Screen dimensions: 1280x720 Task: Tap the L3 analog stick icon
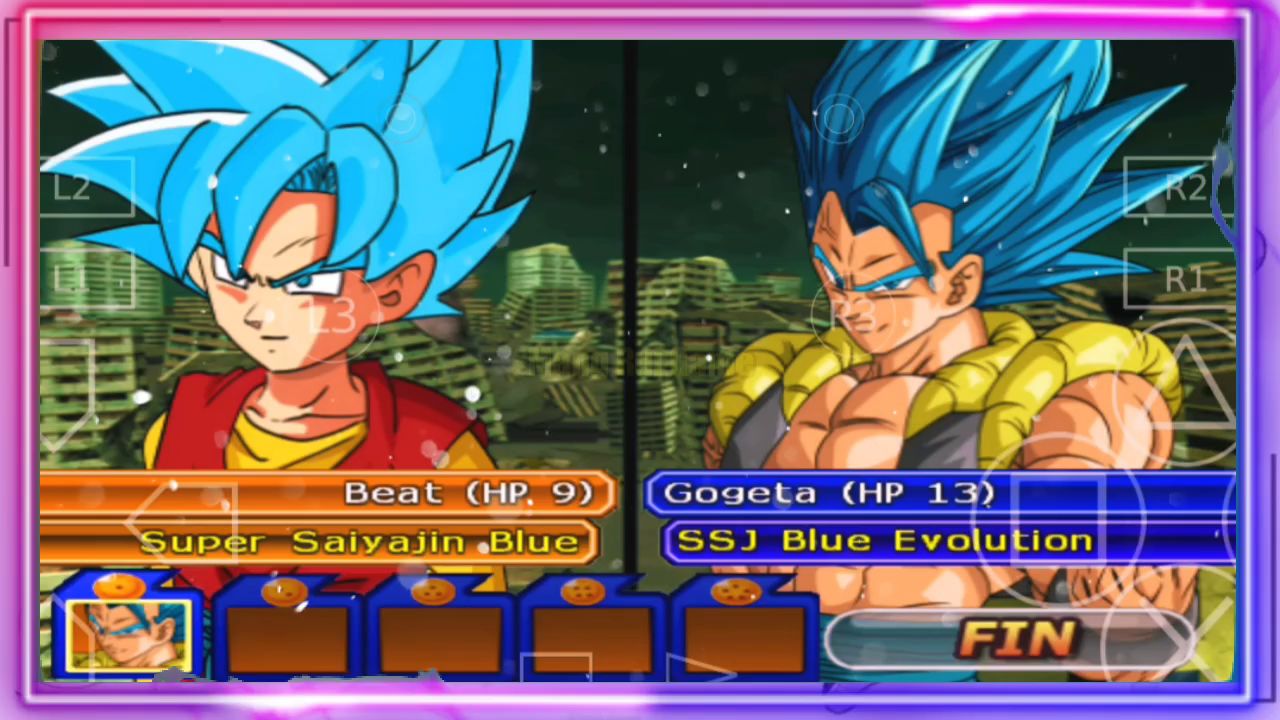(x=335, y=315)
